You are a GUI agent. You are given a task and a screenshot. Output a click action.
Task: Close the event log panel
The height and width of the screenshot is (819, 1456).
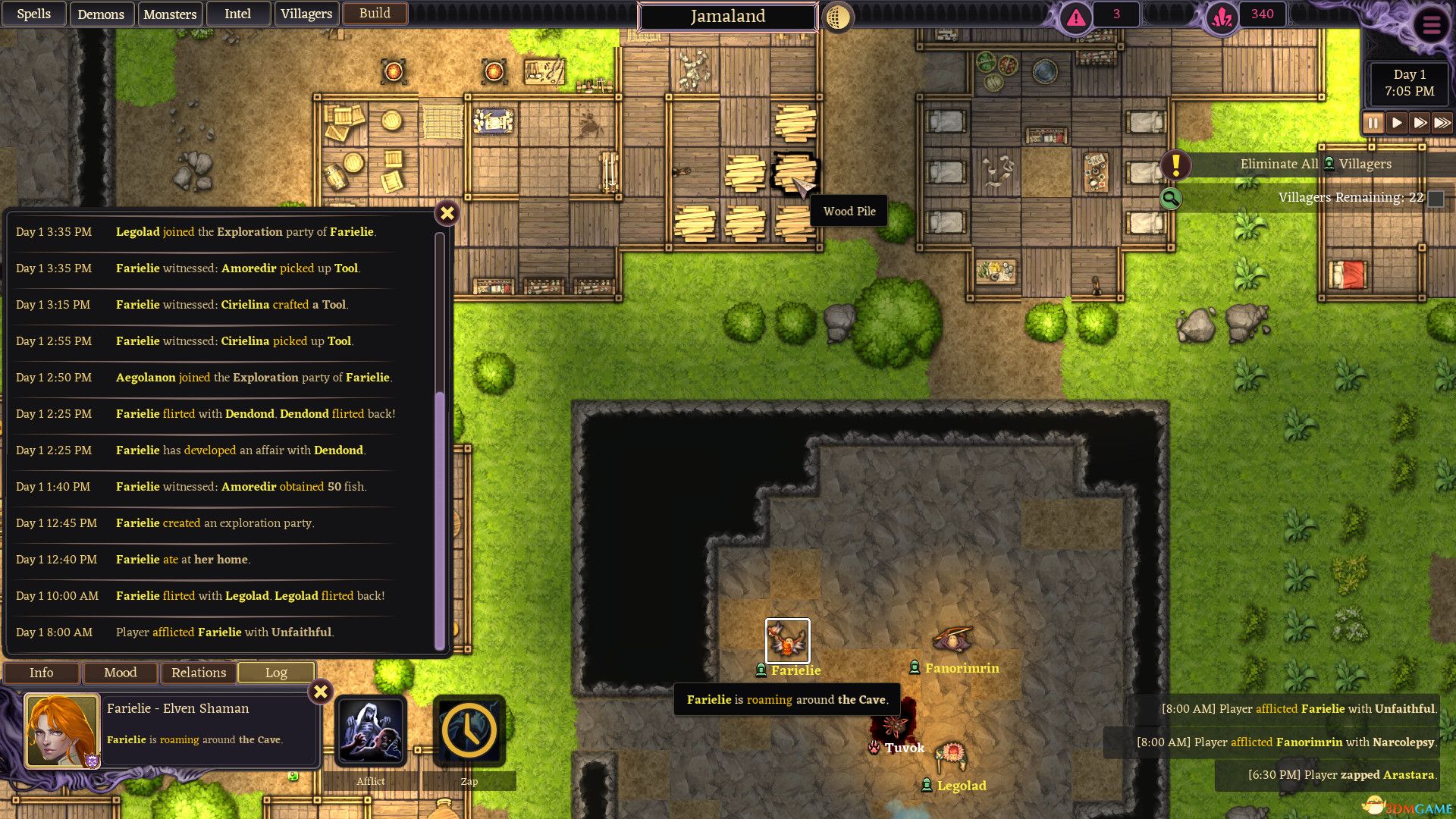click(x=447, y=213)
